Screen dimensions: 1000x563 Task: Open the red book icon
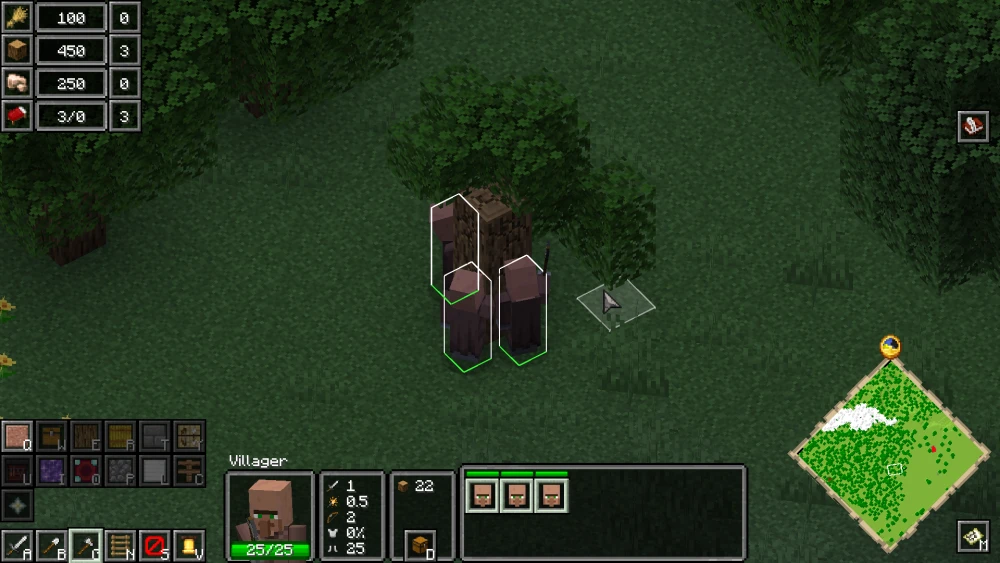tap(972, 126)
